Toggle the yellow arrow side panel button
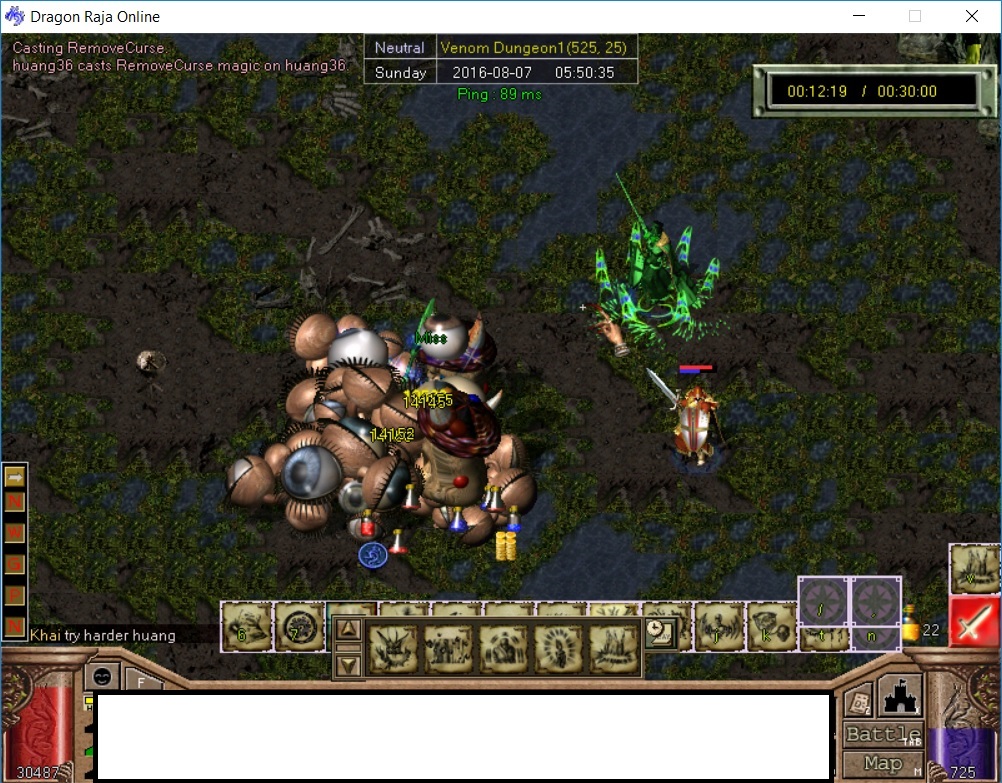Image resolution: width=1002 pixels, height=783 pixels. pyautogui.click(x=15, y=478)
